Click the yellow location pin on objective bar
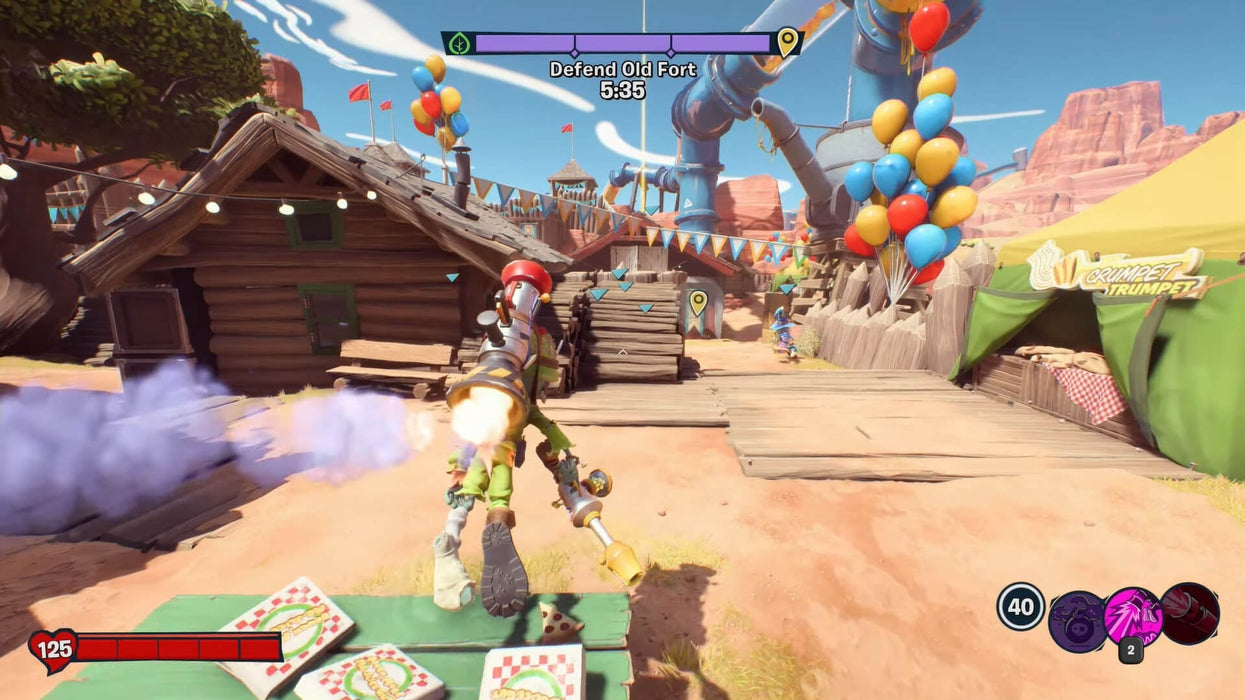 (788, 41)
